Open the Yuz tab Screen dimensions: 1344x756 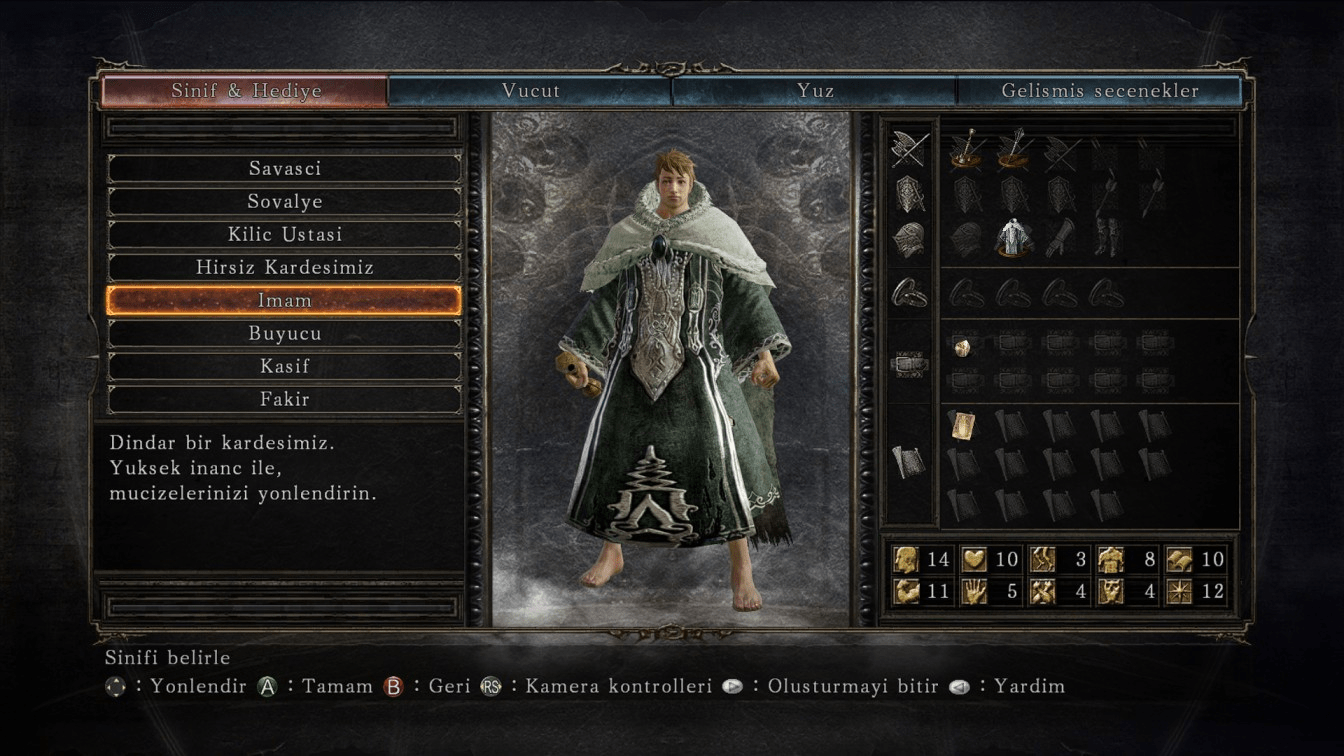815,91
